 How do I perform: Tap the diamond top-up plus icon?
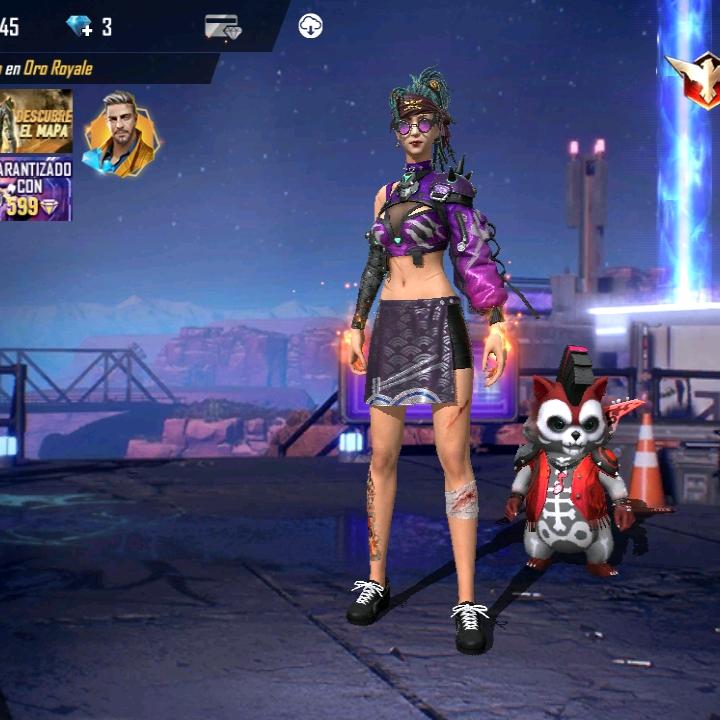click(x=79, y=27)
